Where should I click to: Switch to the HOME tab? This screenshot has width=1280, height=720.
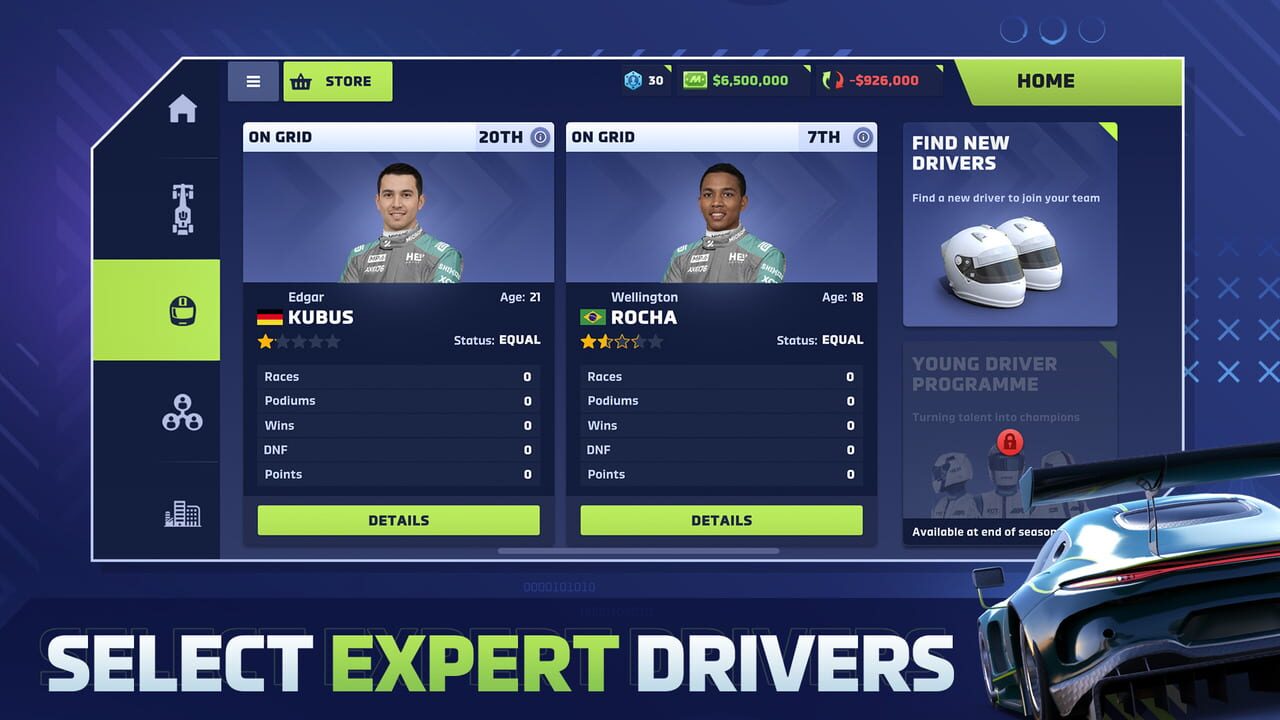[1046, 81]
